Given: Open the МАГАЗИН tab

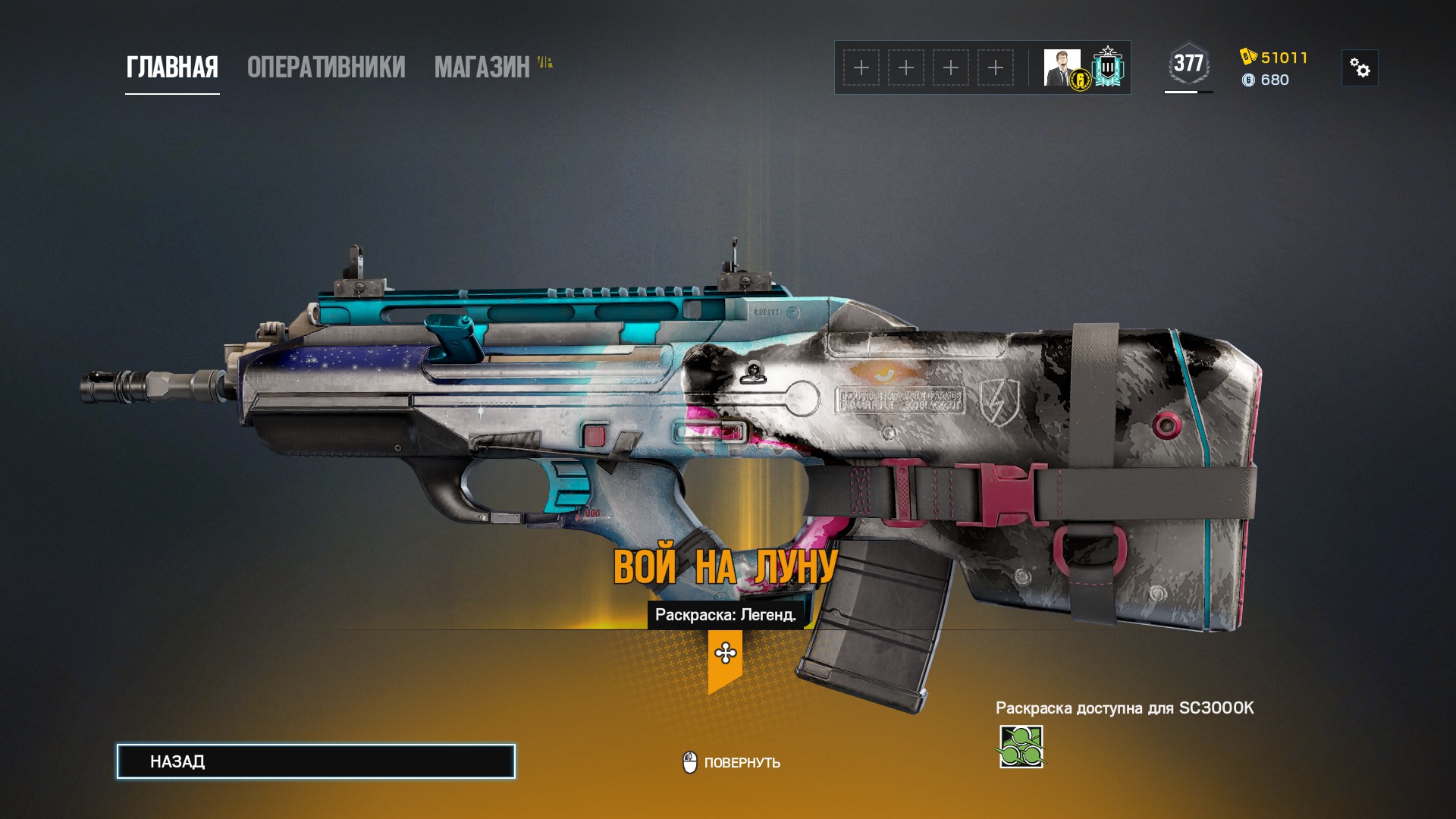Looking at the screenshot, I should pos(481,67).
